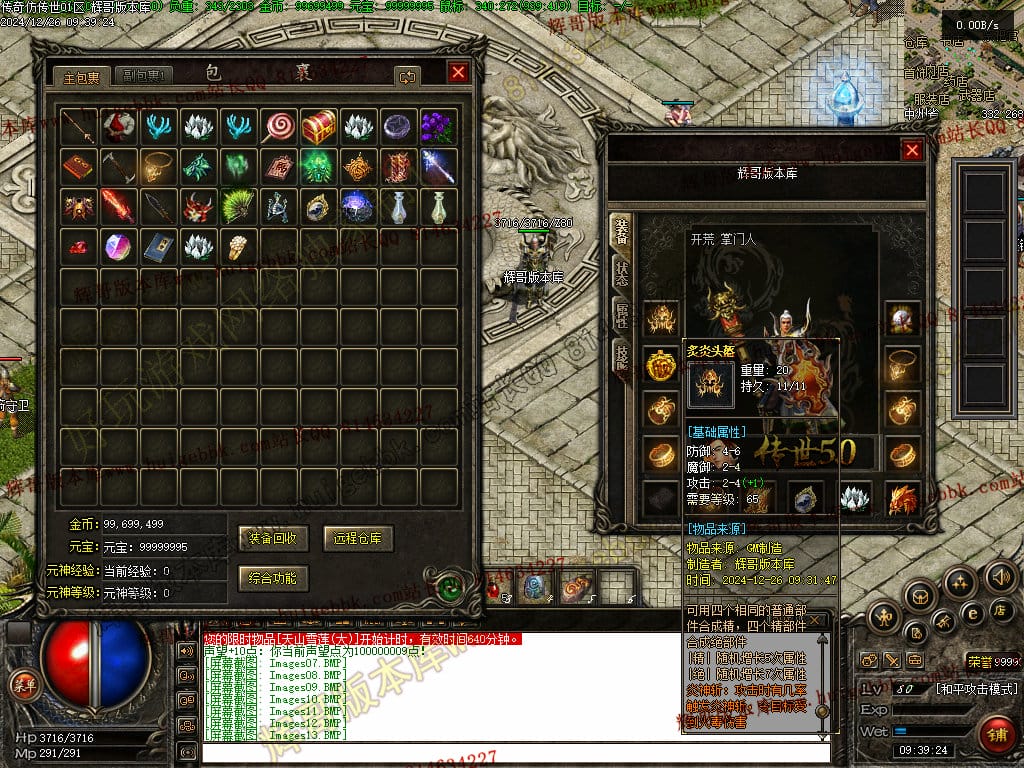Switch to the 副包裹1 bag tab
This screenshot has height=768, width=1024.
coord(145,76)
